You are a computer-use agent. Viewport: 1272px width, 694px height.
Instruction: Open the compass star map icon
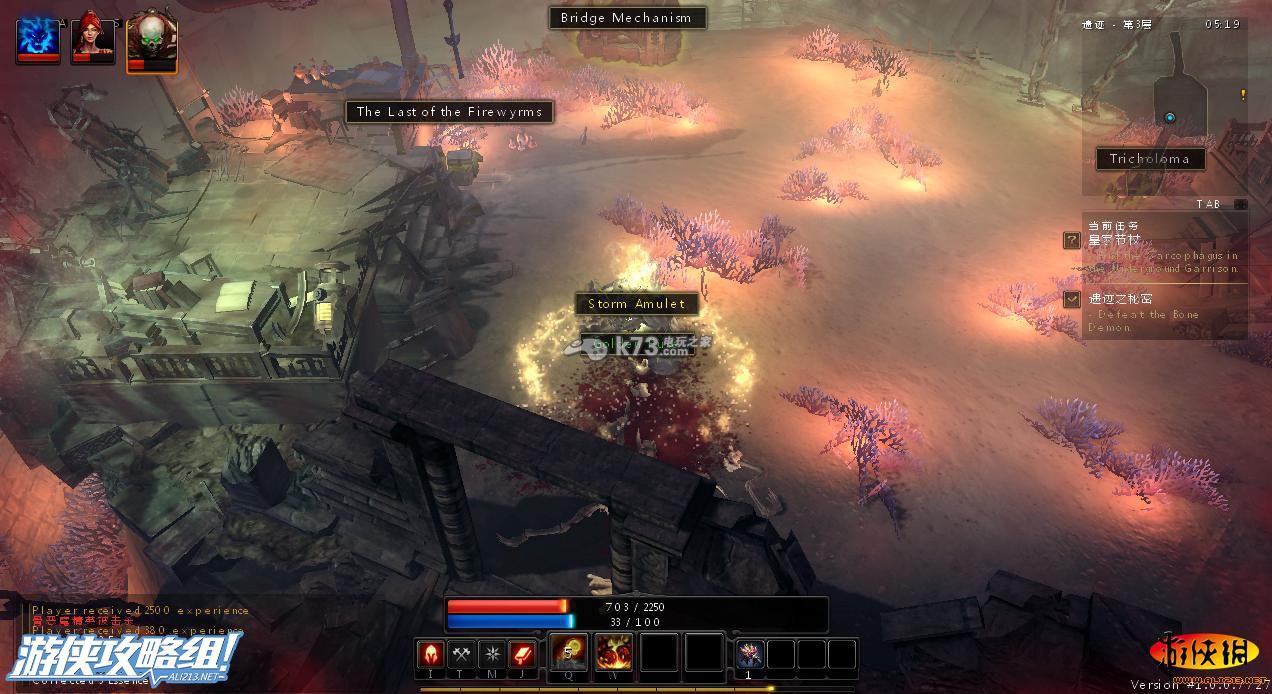(x=493, y=654)
